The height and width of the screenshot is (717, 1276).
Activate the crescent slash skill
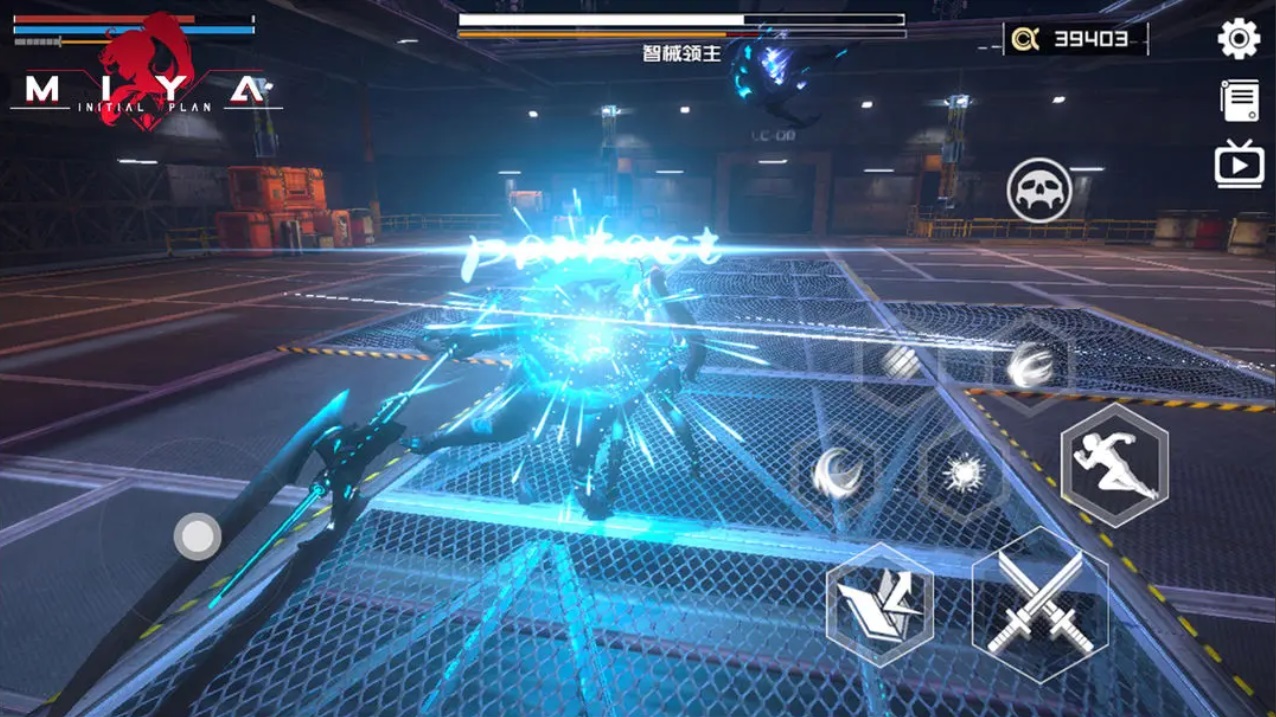(836, 472)
